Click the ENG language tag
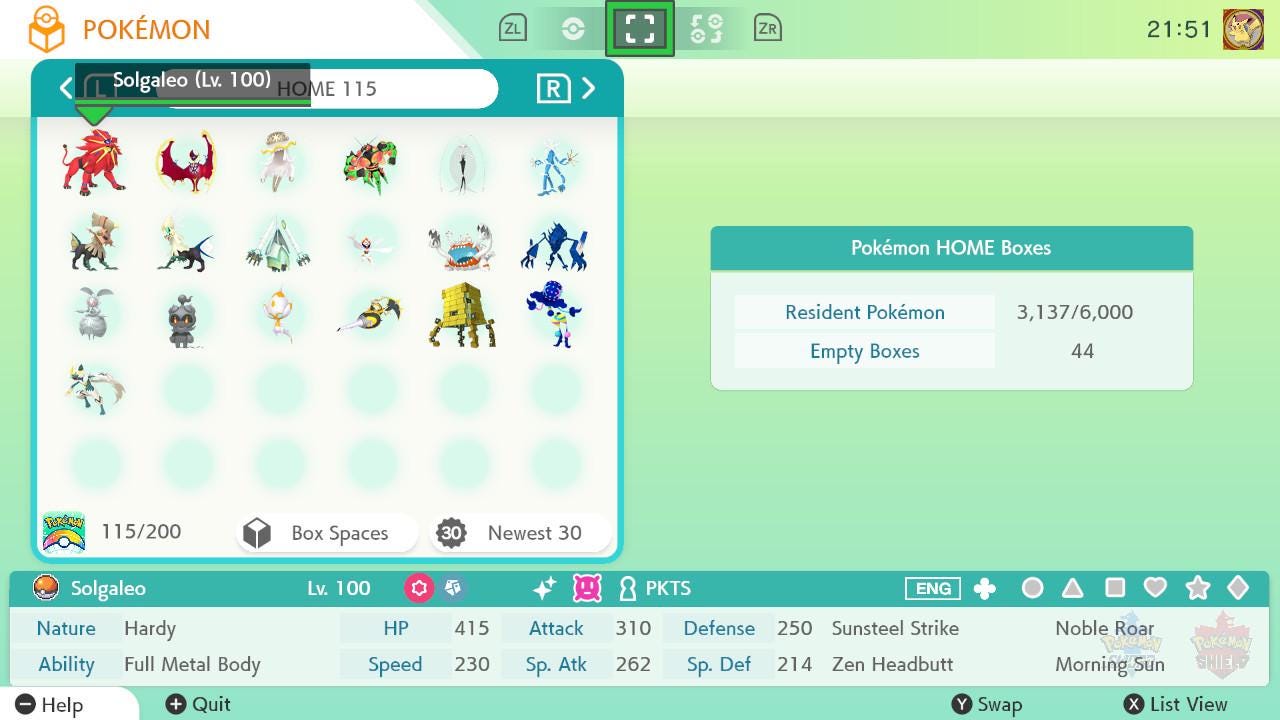The width and height of the screenshot is (1280, 720). tap(932, 589)
